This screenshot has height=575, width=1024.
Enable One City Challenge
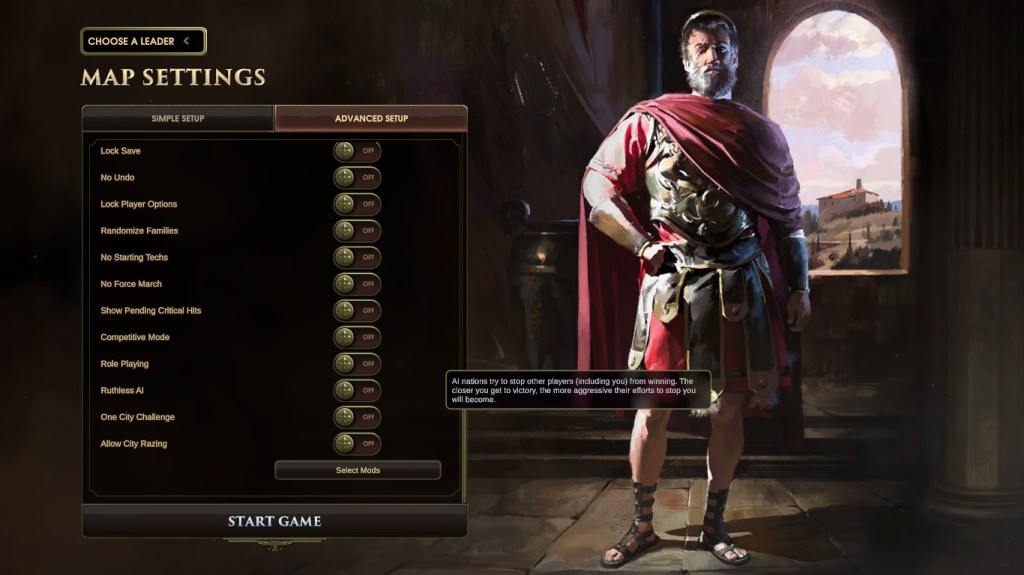click(357, 417)
